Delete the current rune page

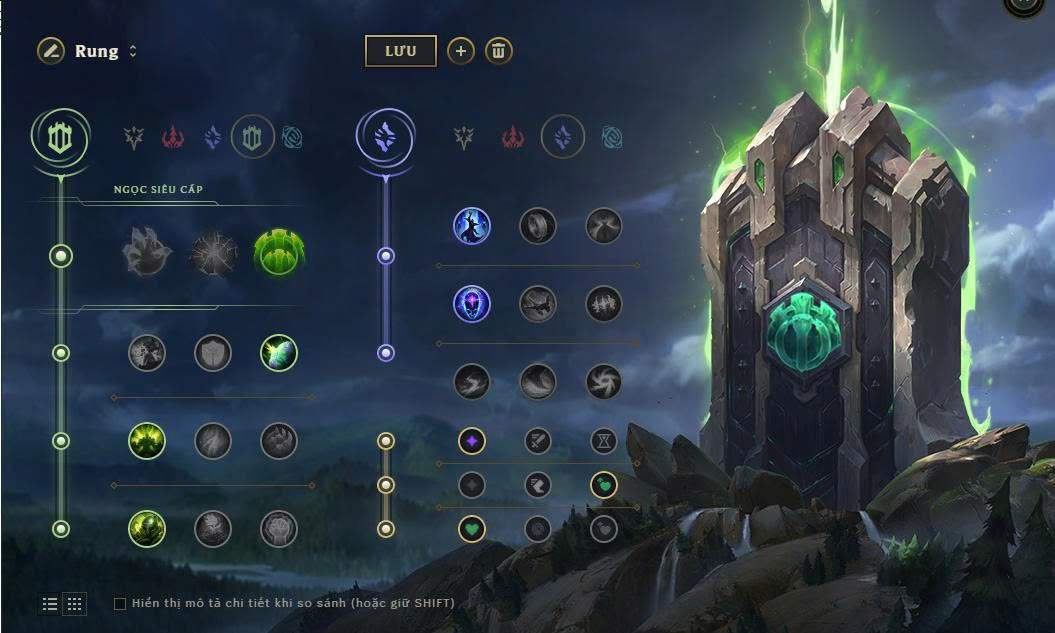click(499, 51)
